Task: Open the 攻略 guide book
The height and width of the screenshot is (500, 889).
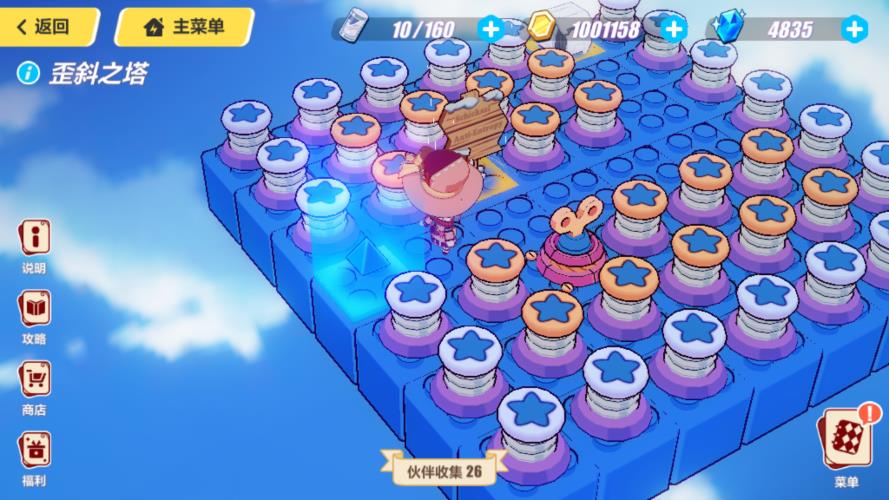Action: [34, 310]
